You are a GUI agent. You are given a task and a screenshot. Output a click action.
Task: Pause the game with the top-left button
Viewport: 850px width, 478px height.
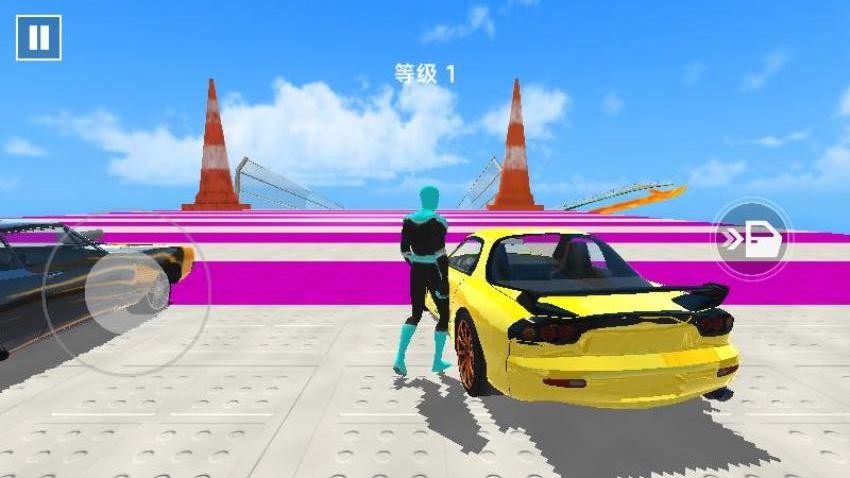point(38,38)
